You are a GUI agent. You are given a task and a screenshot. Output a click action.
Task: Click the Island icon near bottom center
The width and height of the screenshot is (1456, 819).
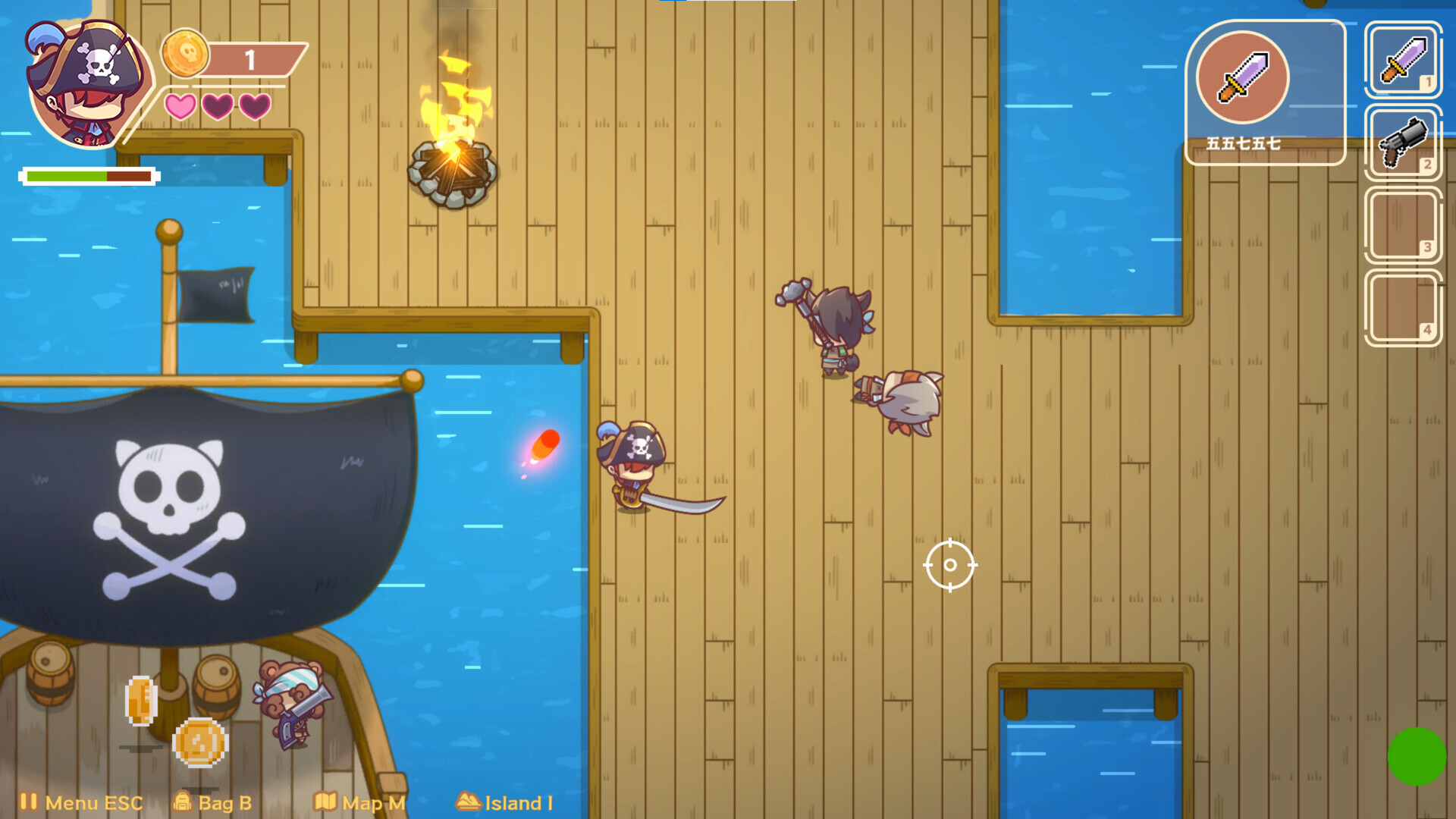coord(468,801)
